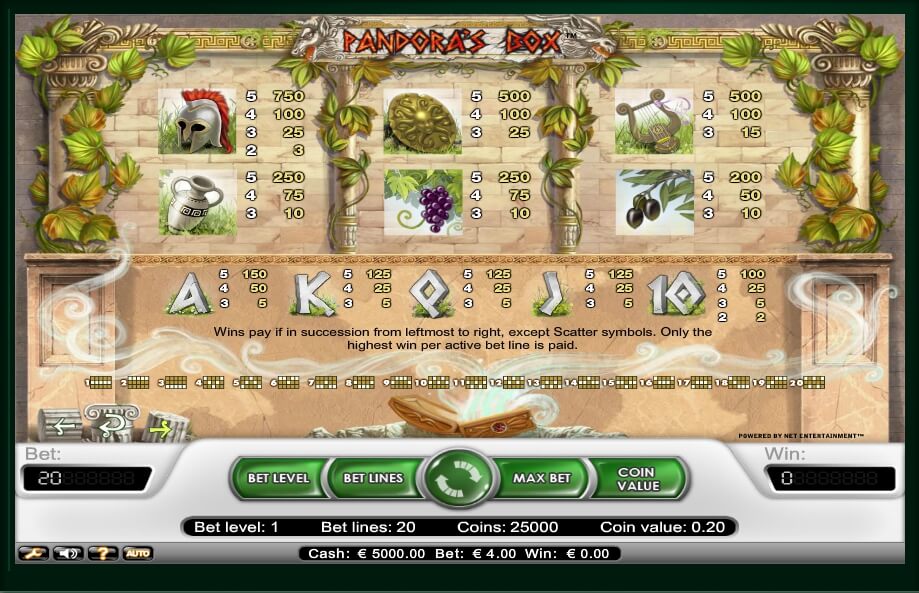
Task: Go to the previous paytable page
Action: (x=61, y=424)
